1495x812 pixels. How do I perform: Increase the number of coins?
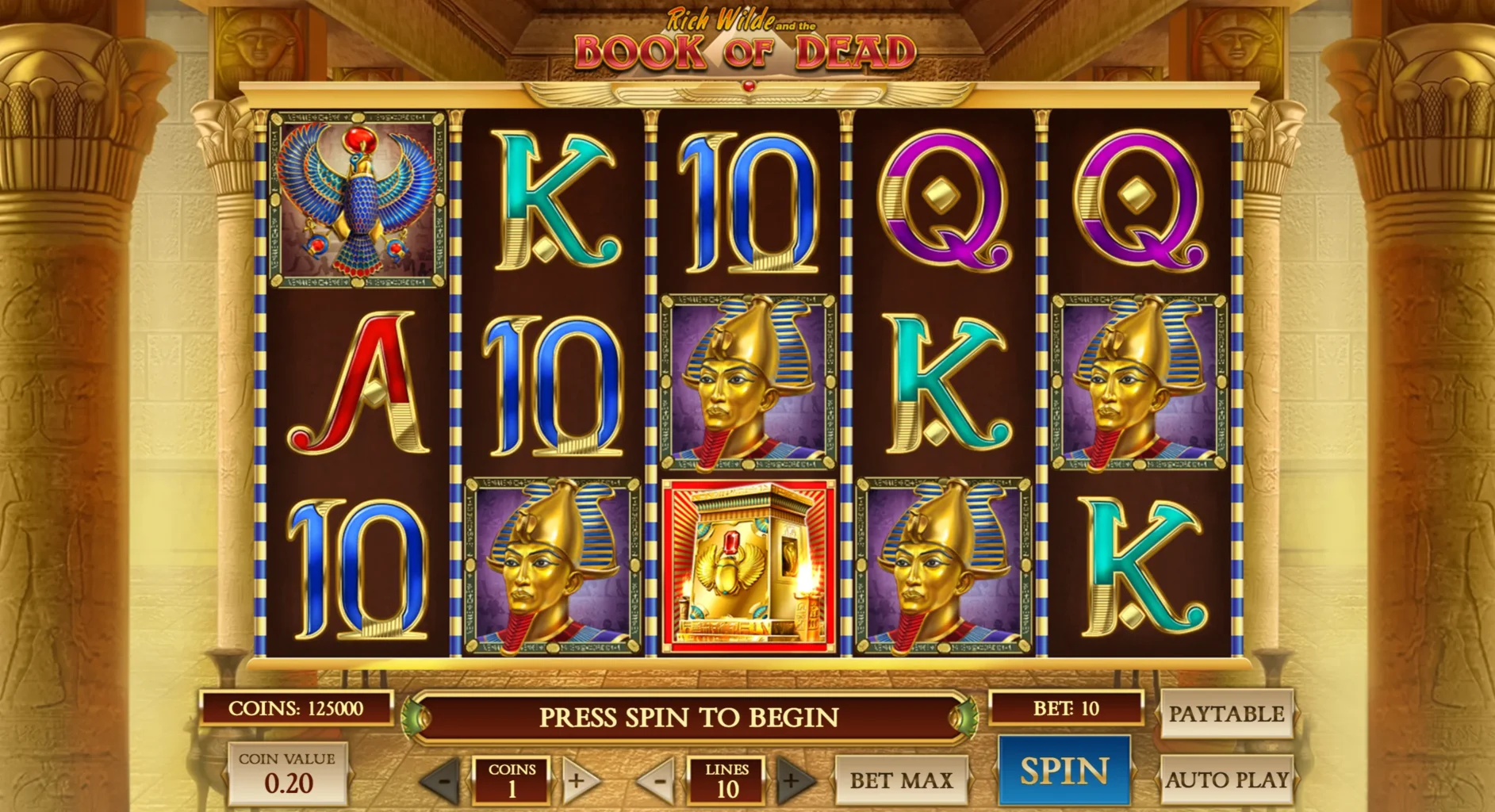[577, 780]
